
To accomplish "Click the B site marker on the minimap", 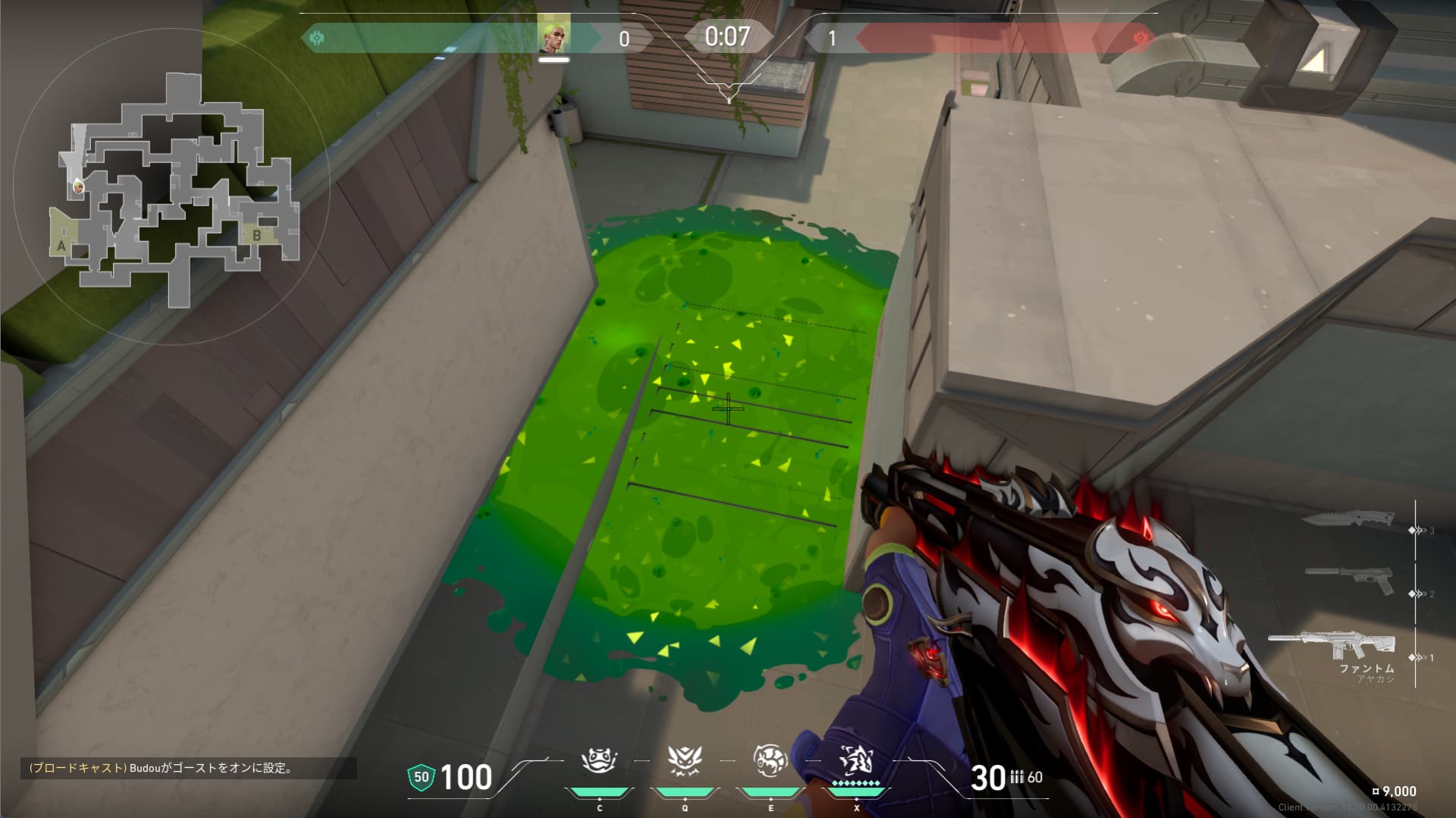I will pos(257,236).
